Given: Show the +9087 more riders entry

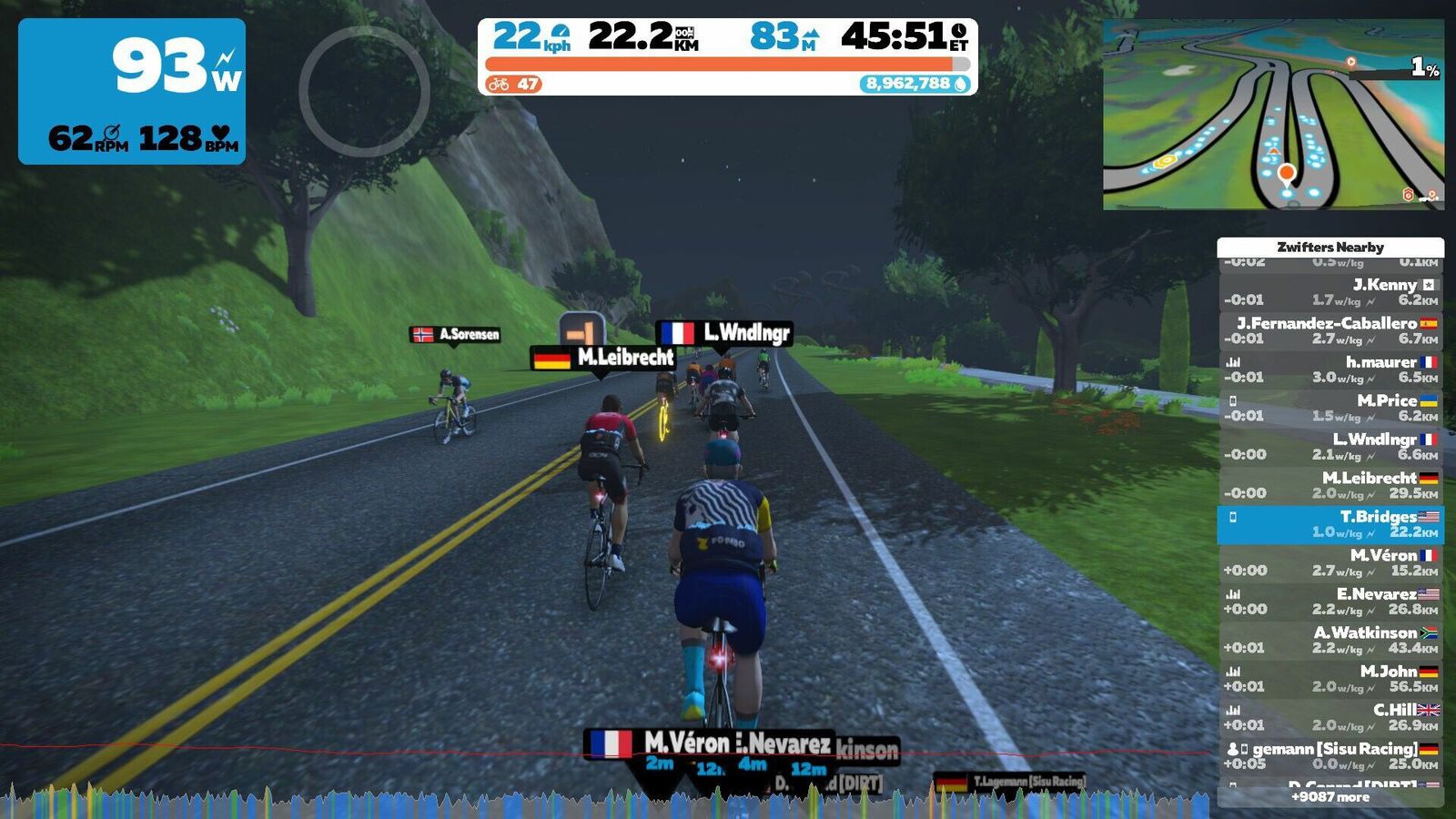Looking at the screenshot, I should [x=1330, y=797].
